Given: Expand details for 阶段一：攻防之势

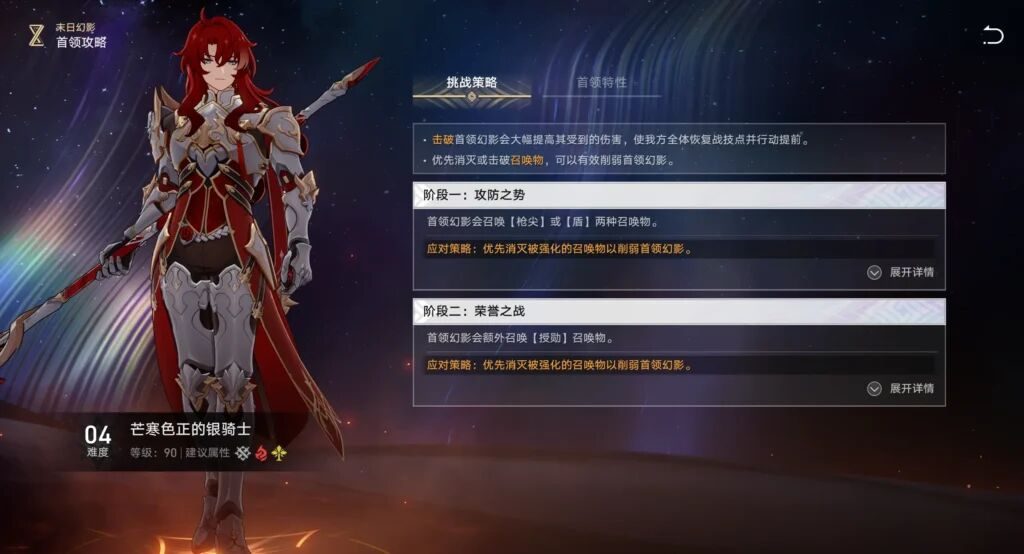Looking at the screenshot, I should pyautogui.click(x=901, y=272).
